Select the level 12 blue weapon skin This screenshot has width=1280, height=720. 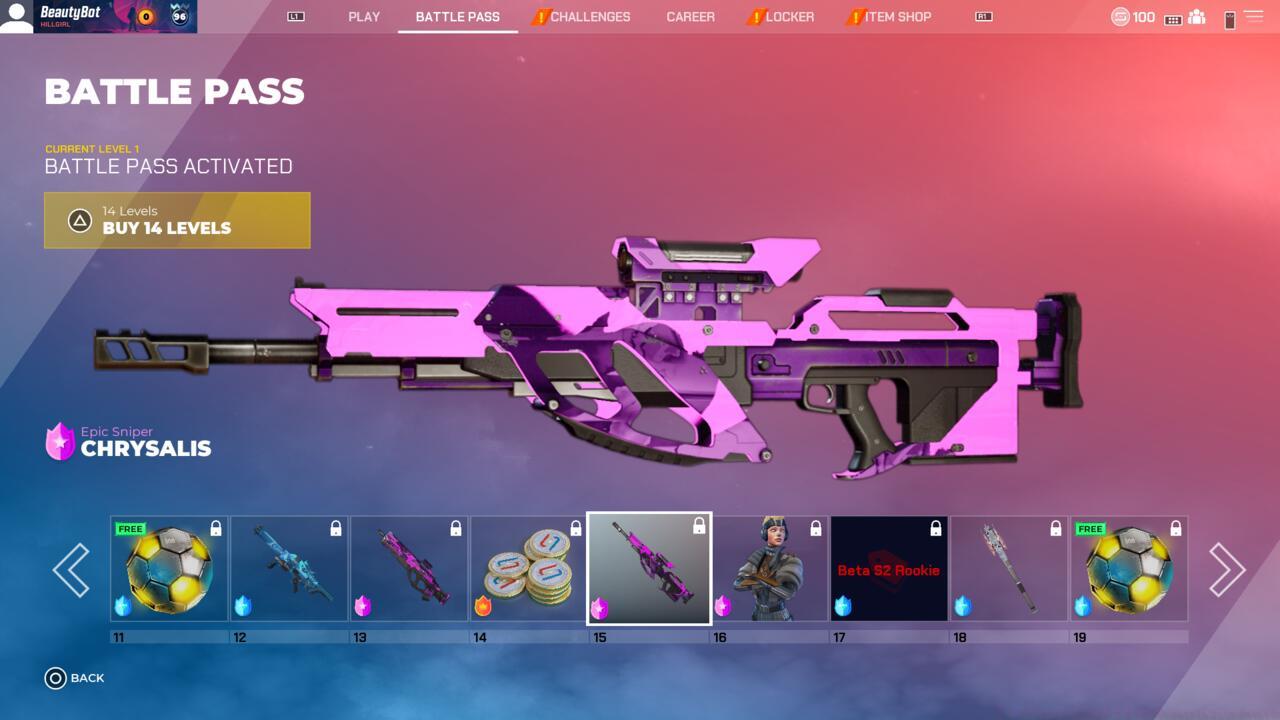289,569
